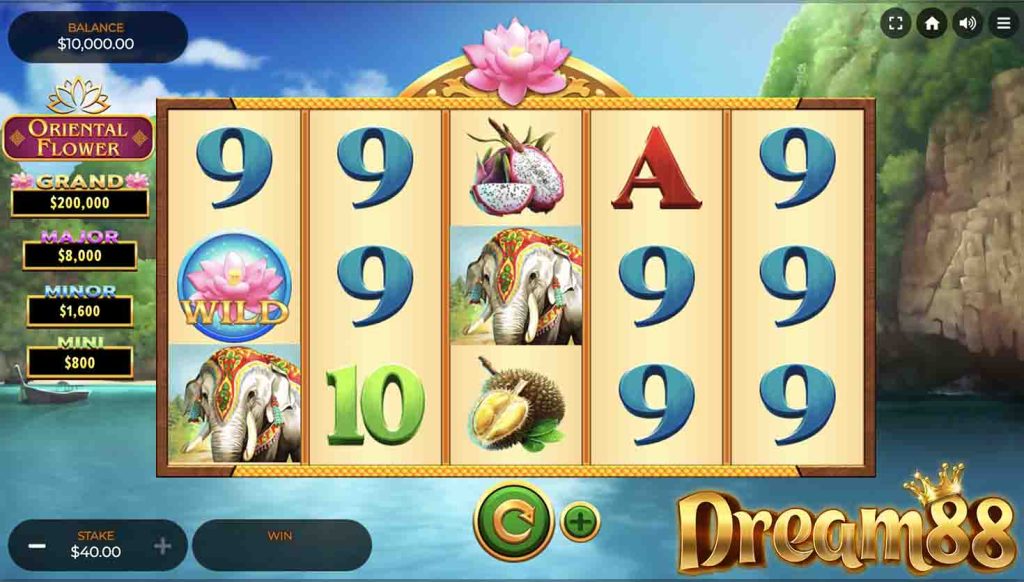Increase the stake with the plus button

[162, 546]
